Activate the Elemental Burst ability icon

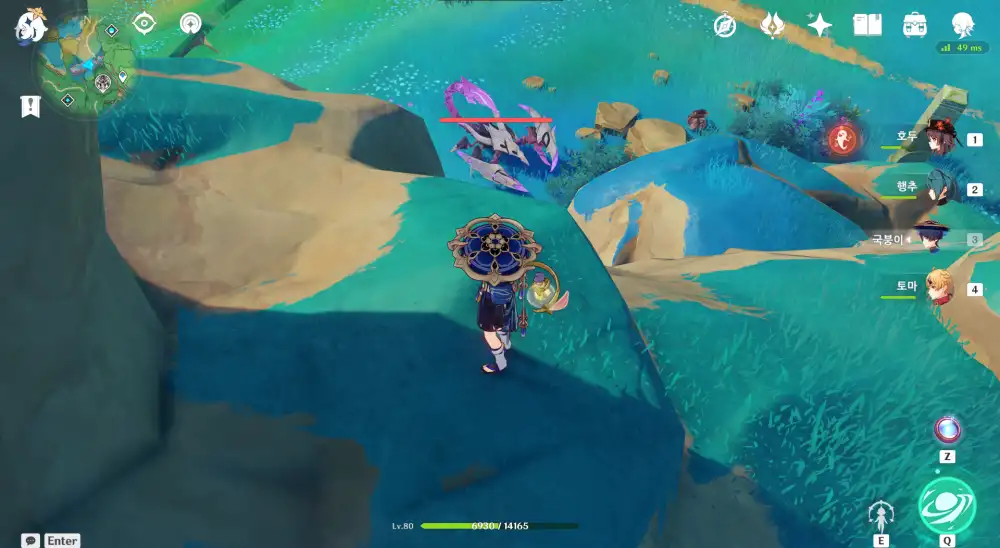946,505
